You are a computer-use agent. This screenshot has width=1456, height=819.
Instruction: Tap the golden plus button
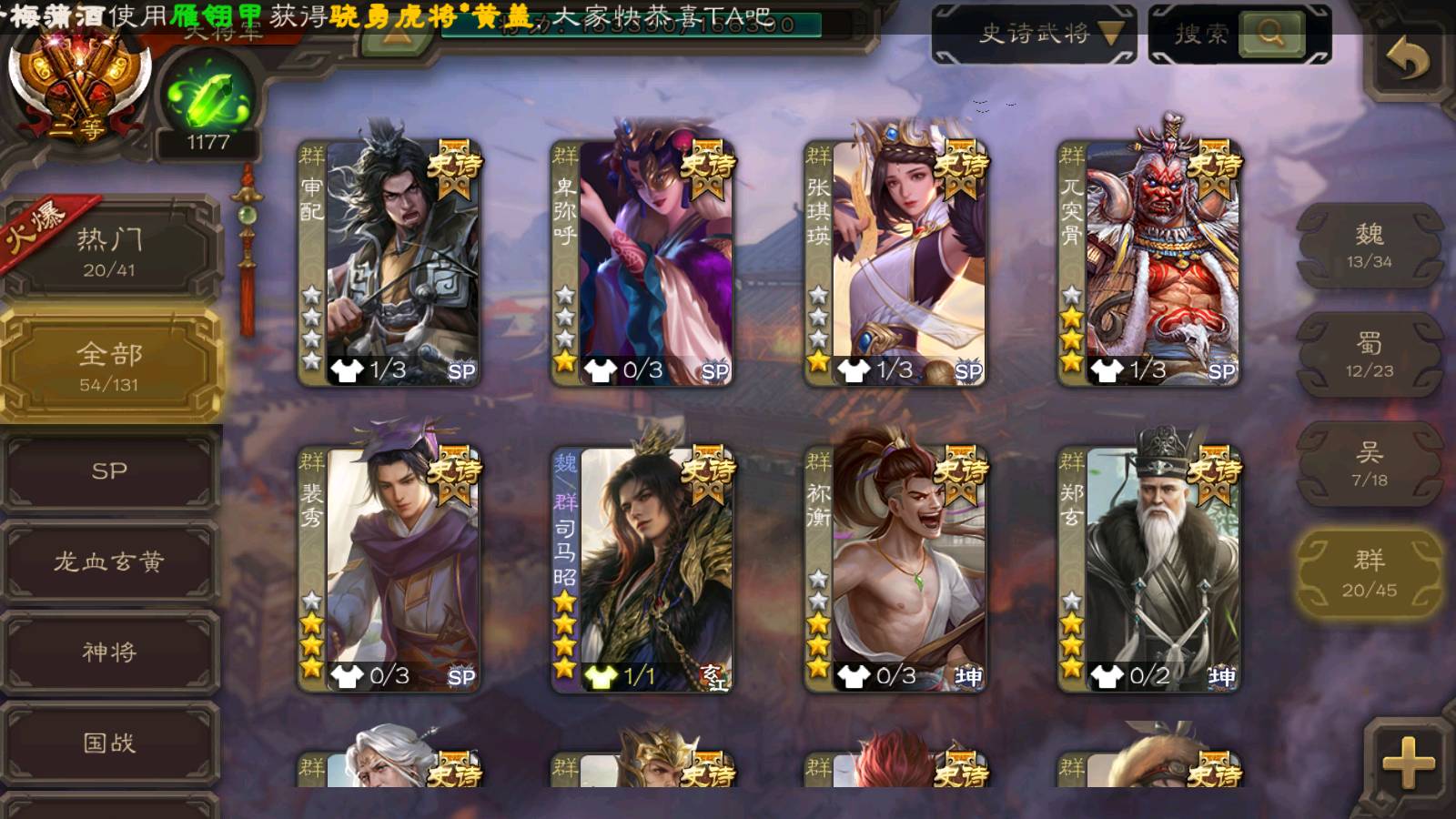pos(1407,763)
